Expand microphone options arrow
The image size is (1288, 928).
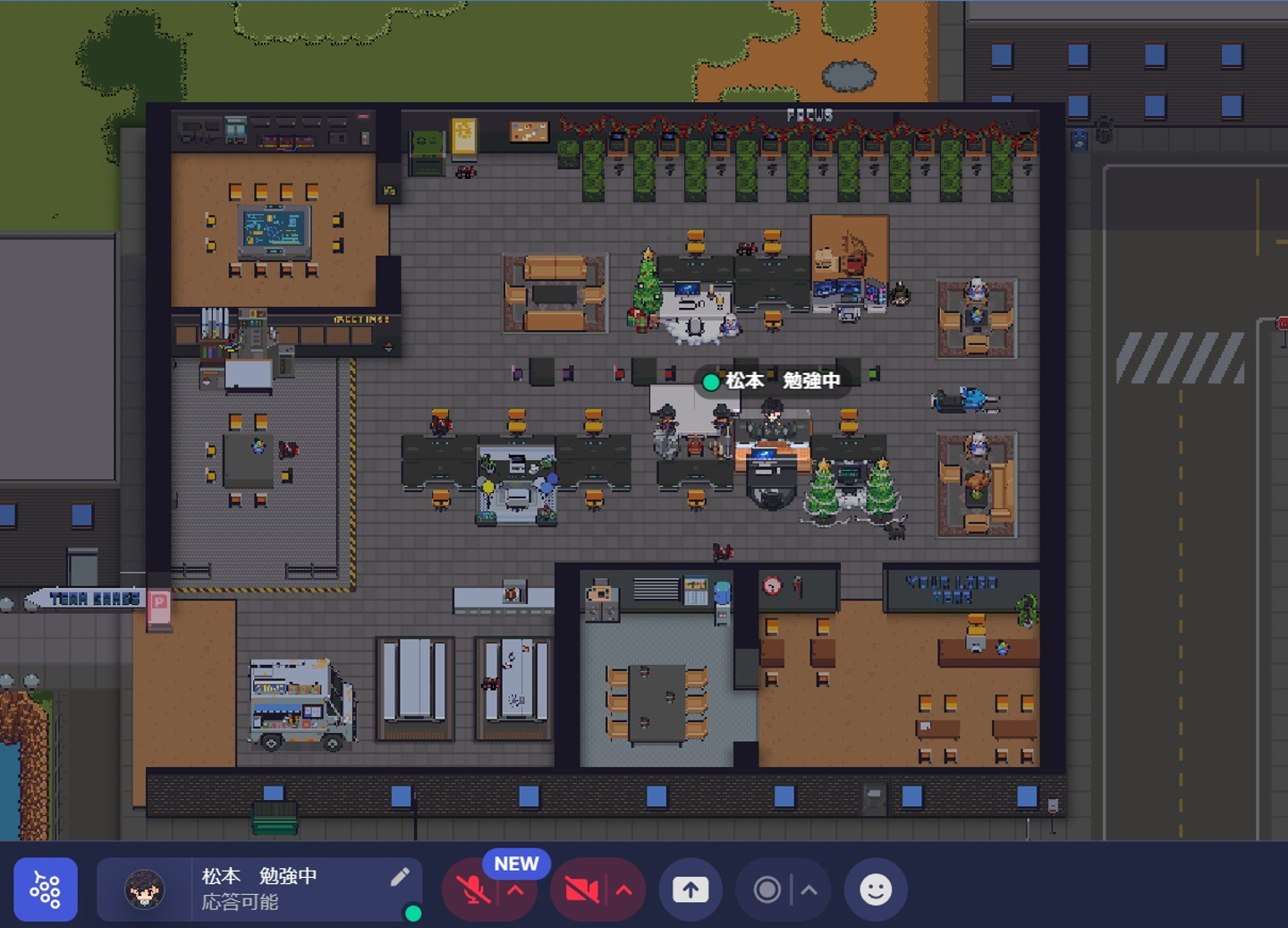pyautogui.click(x=516, y=890)
